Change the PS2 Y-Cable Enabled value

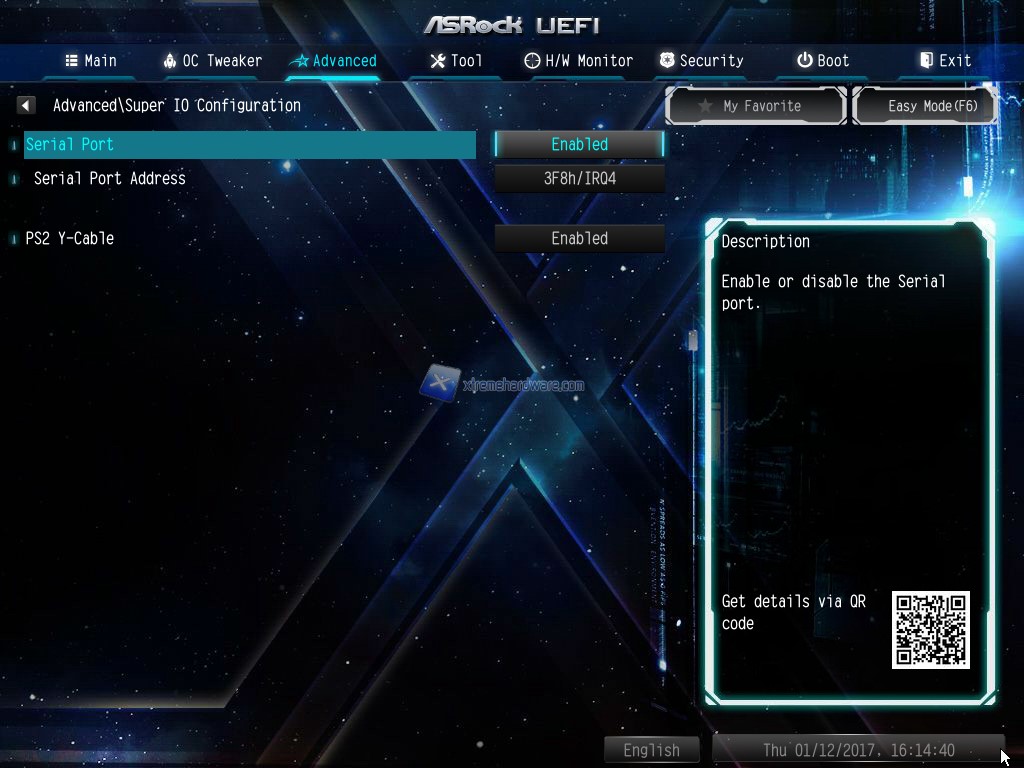579,239
